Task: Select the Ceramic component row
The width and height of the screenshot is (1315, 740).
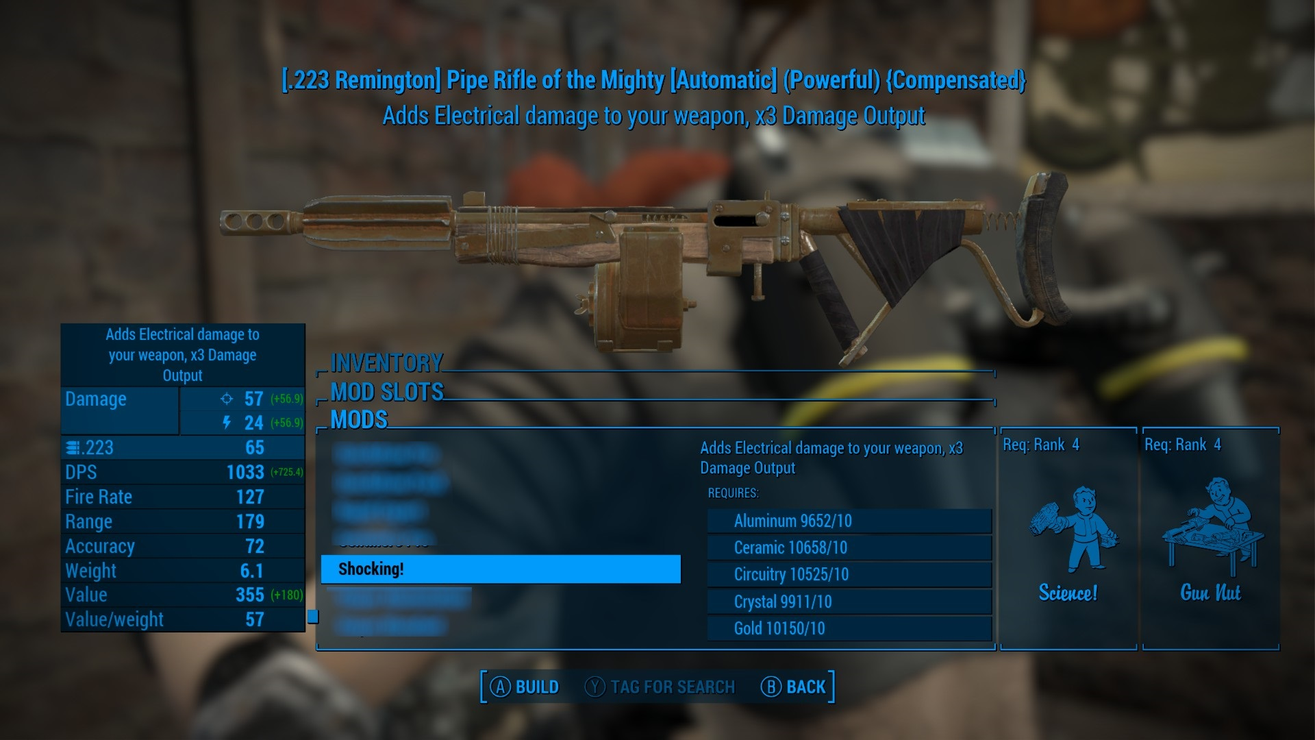Action: (x=849, y=548)
